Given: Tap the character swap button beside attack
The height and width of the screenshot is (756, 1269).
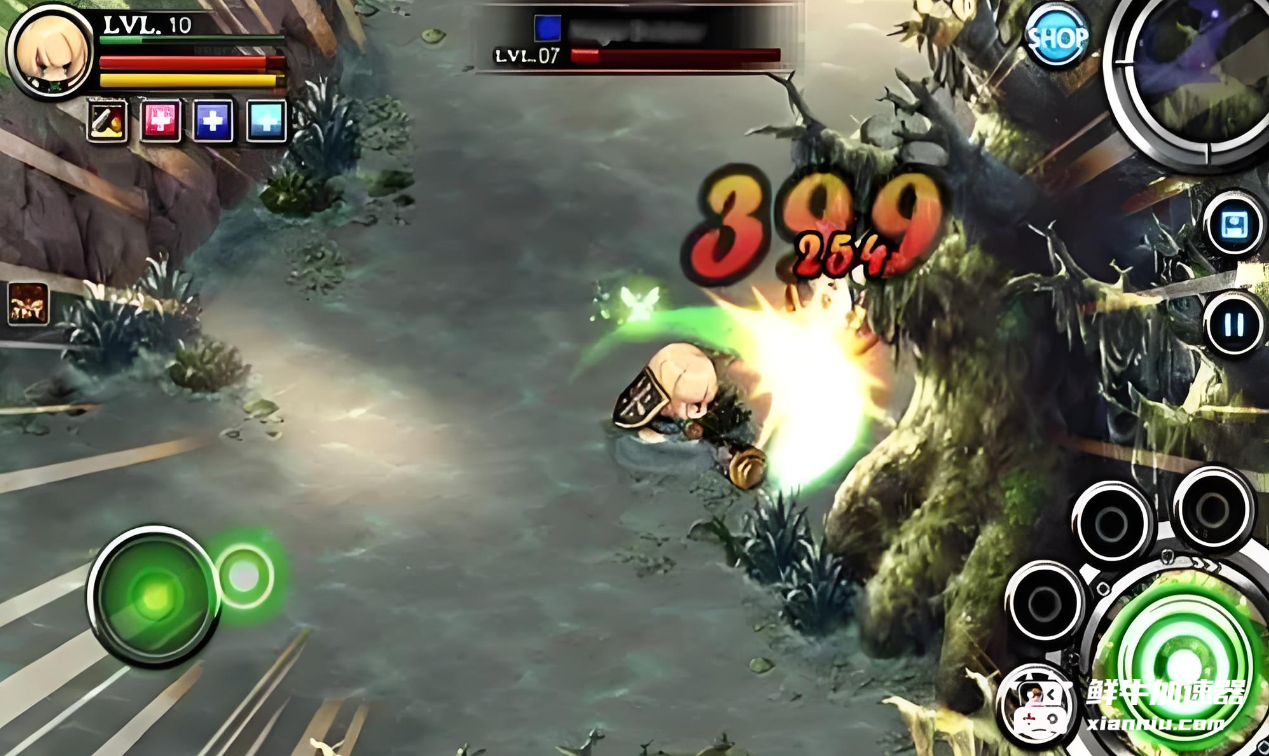Looking at the screenshot, I should 1037,705.
